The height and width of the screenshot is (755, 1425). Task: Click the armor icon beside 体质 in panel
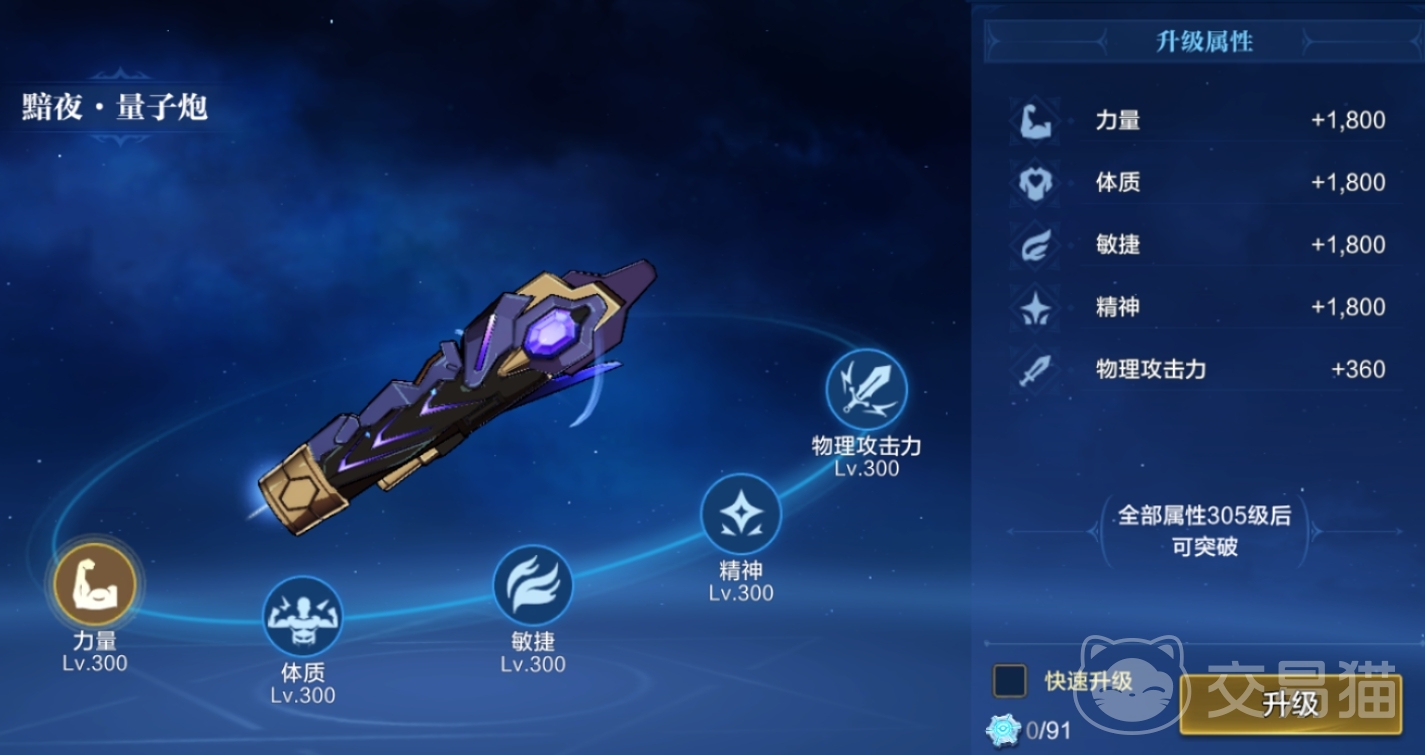[x=1035, y=183]
